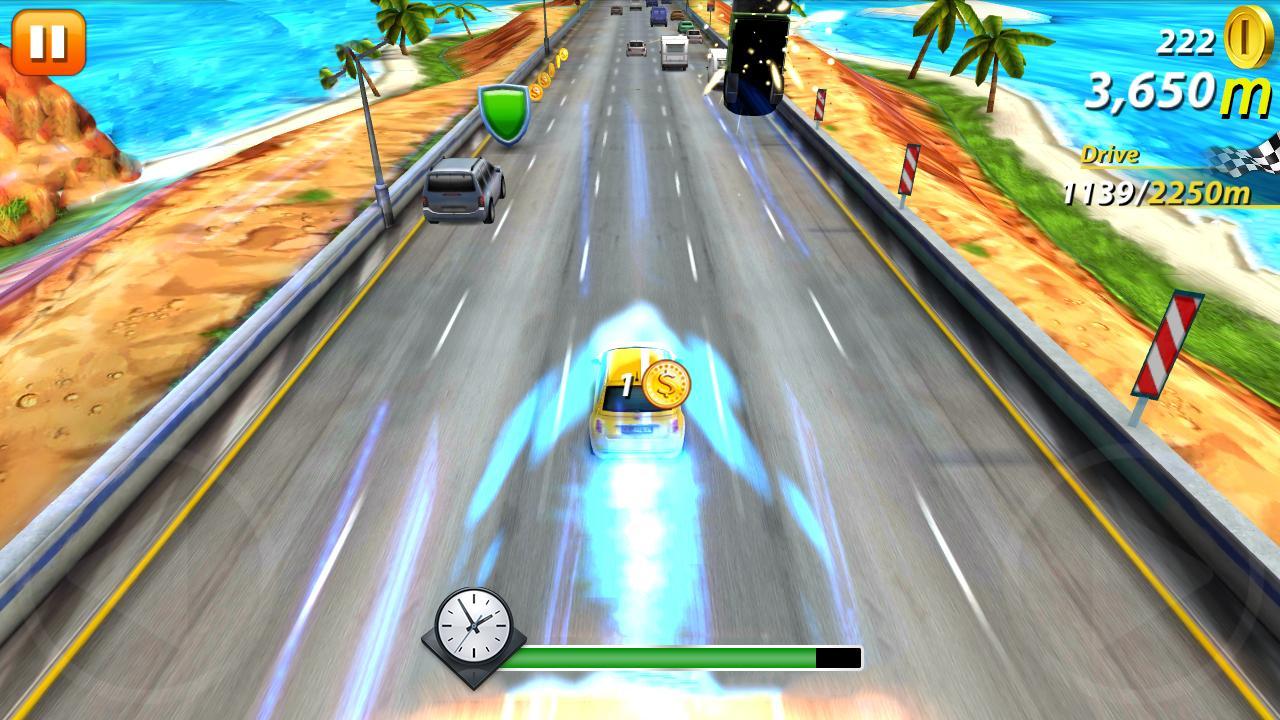Click the 3,650m total distance display

pyautogui.click(x=1150, y=92)
